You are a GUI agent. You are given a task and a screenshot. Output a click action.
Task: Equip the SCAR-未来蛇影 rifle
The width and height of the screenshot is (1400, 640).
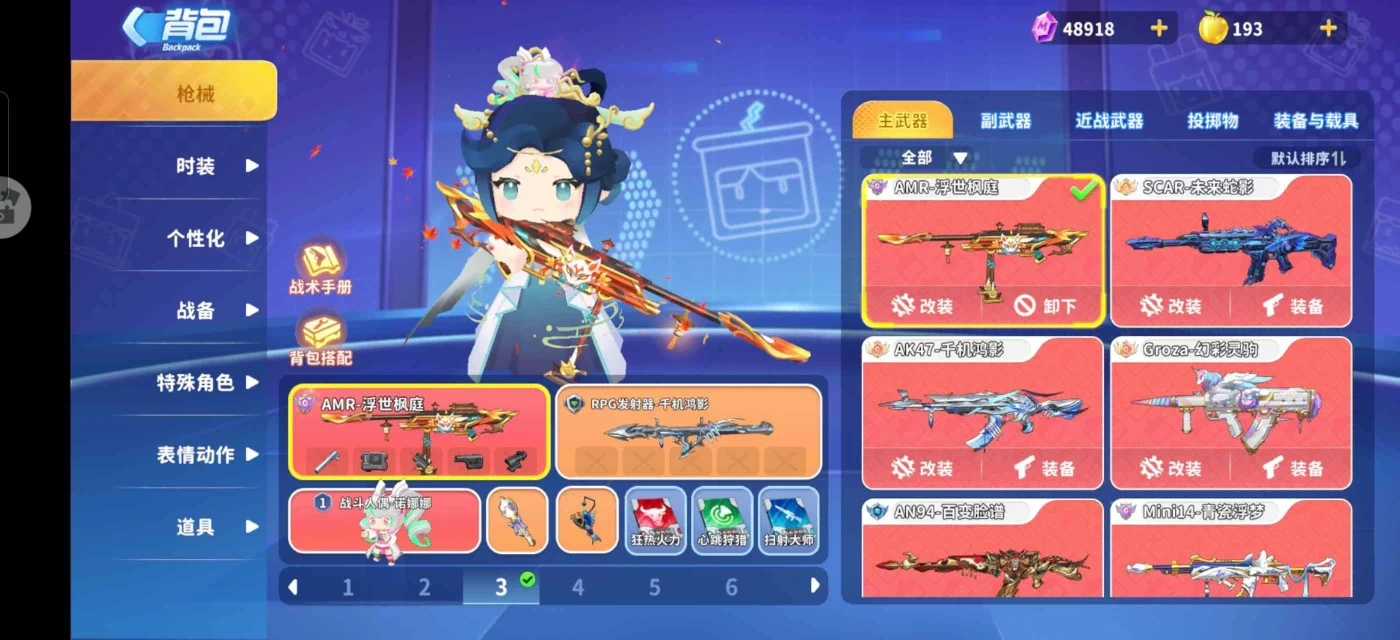coord(1291,306)
